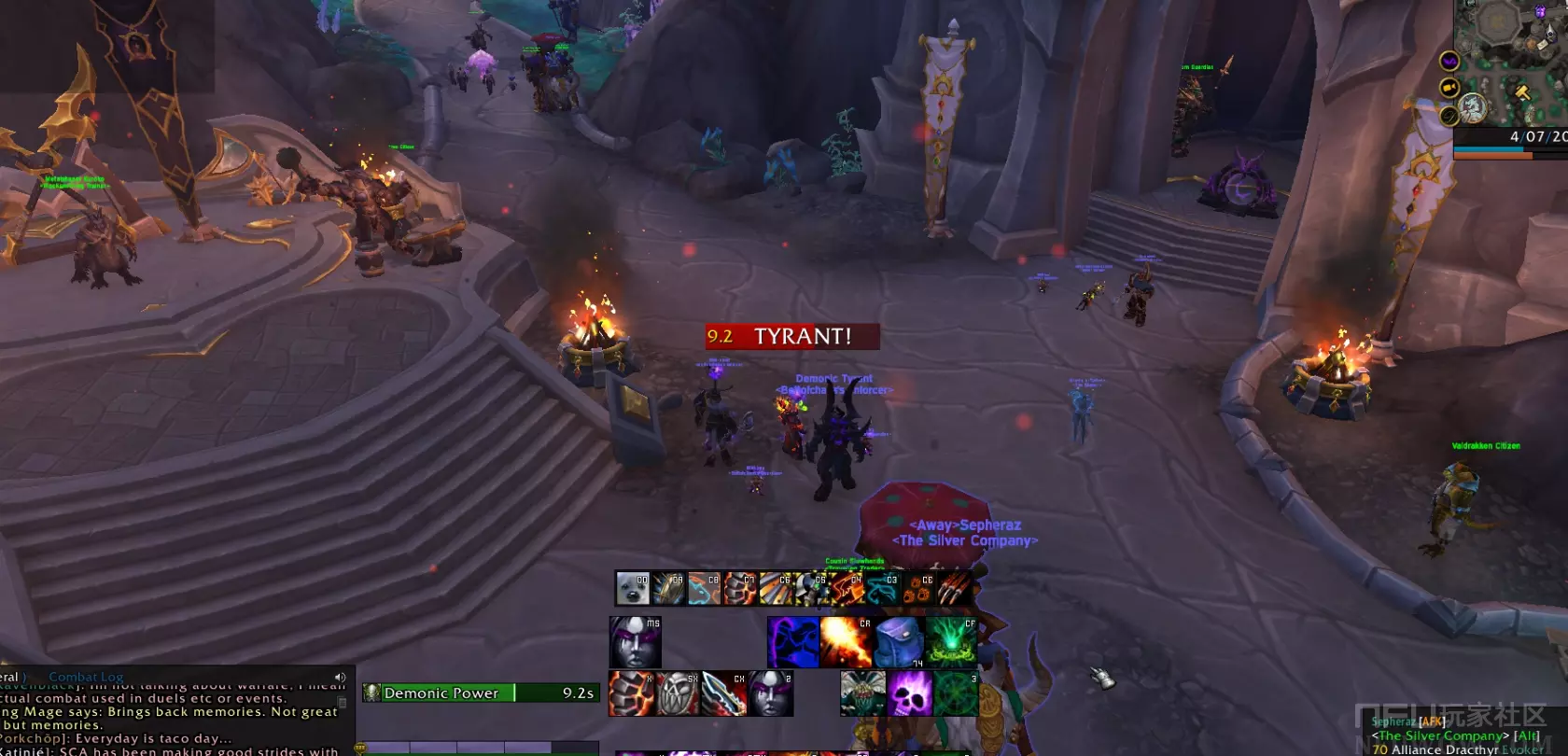The image size is (1568, 756).
Task: Cast the purple flaming skull ability
Action: click(x=909, y=693)
